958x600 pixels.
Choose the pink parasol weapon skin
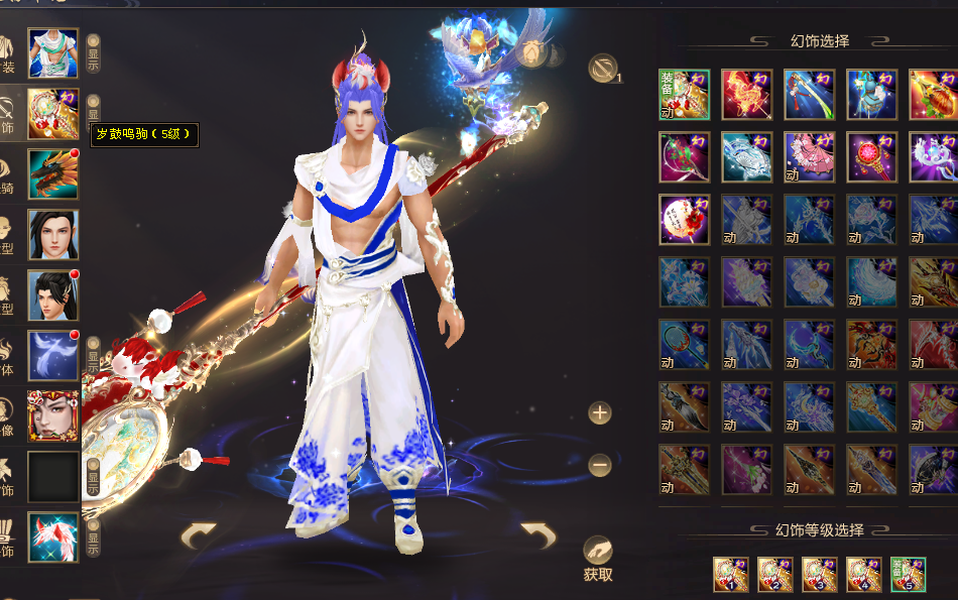click(809, 157)
